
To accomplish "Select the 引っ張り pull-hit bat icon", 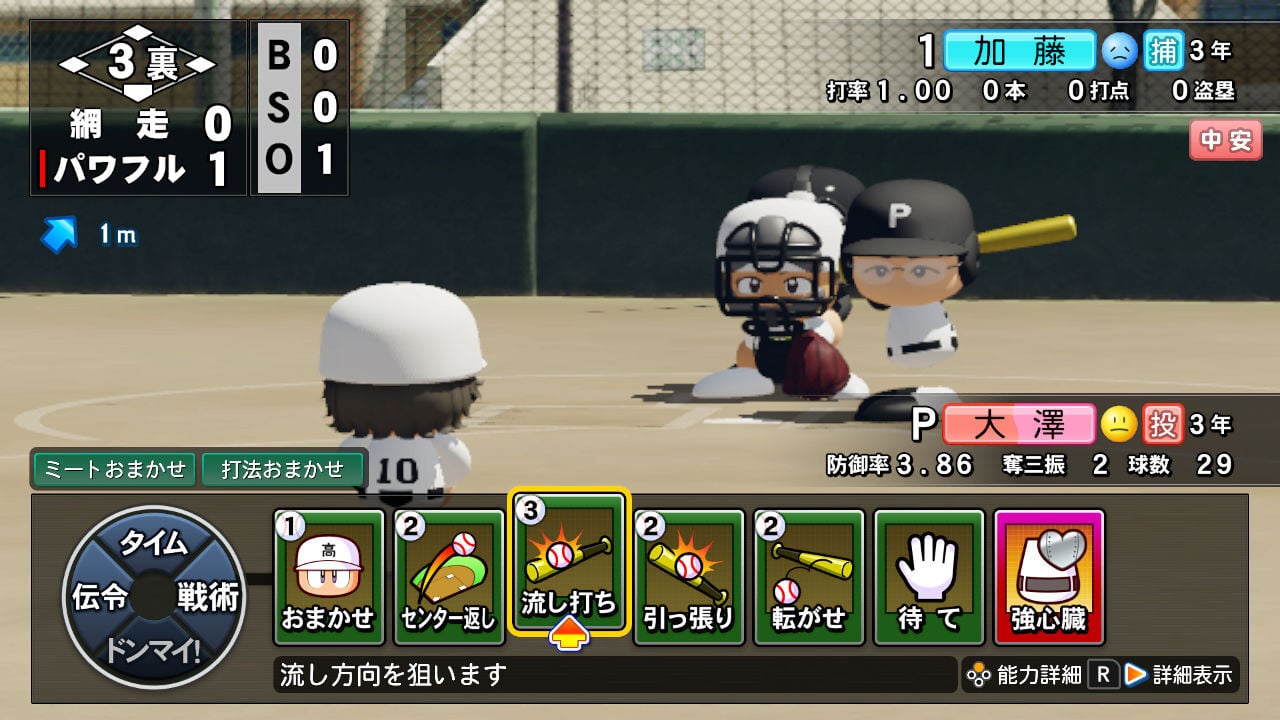I will click(687, 570).
